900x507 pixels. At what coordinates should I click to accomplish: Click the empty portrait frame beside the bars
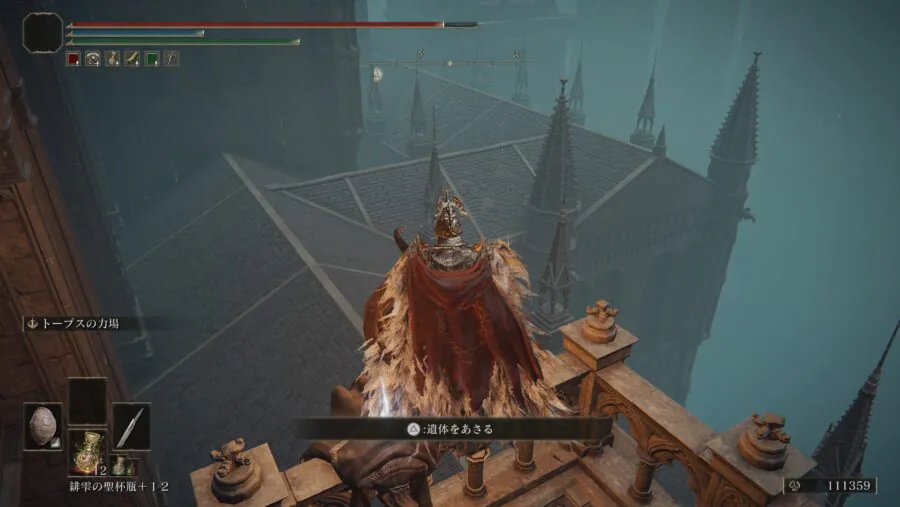click(x=43, y=33)
